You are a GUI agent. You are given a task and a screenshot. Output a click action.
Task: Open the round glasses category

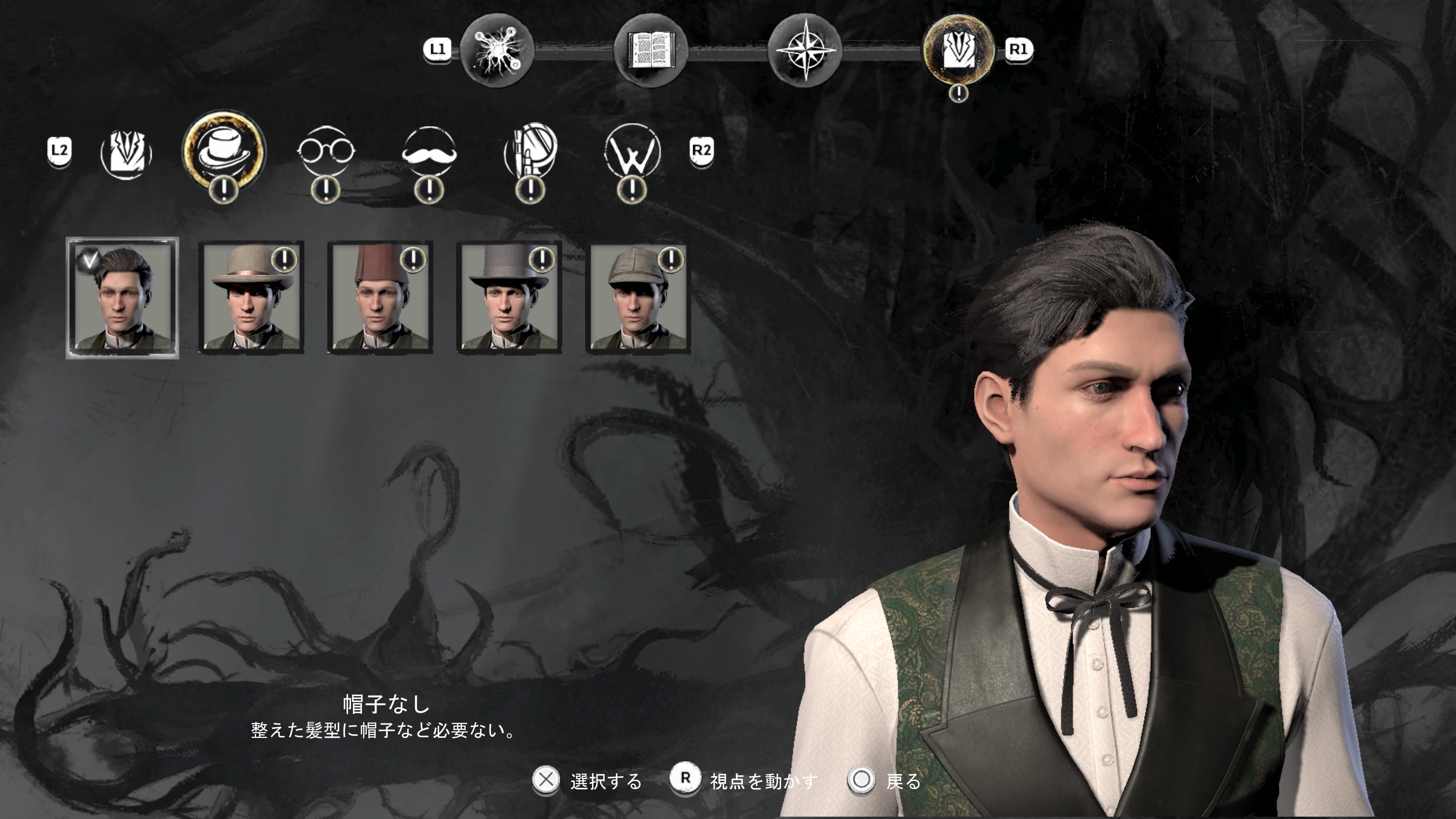326,152
